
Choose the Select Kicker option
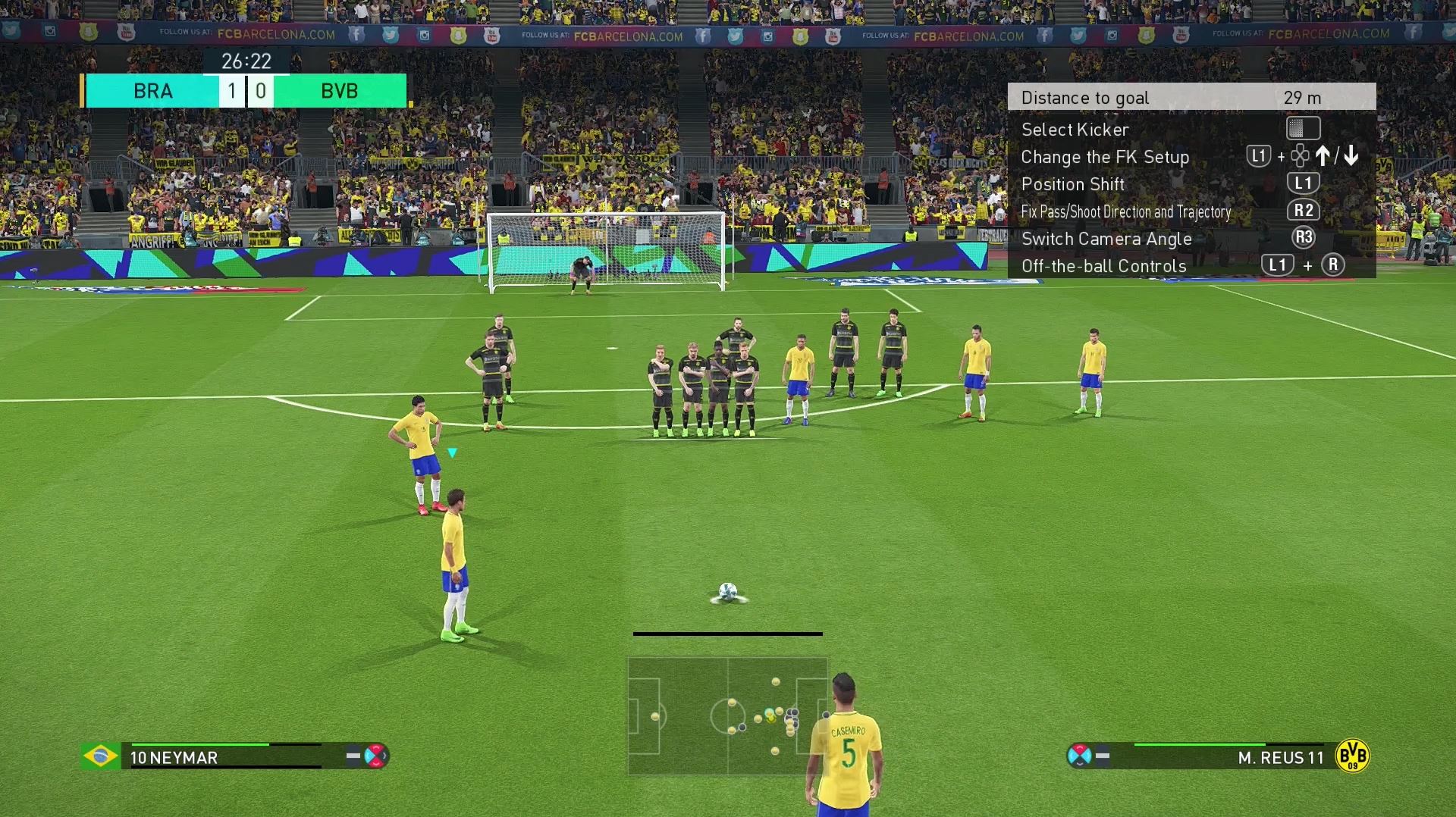[x=1075, y=130]
